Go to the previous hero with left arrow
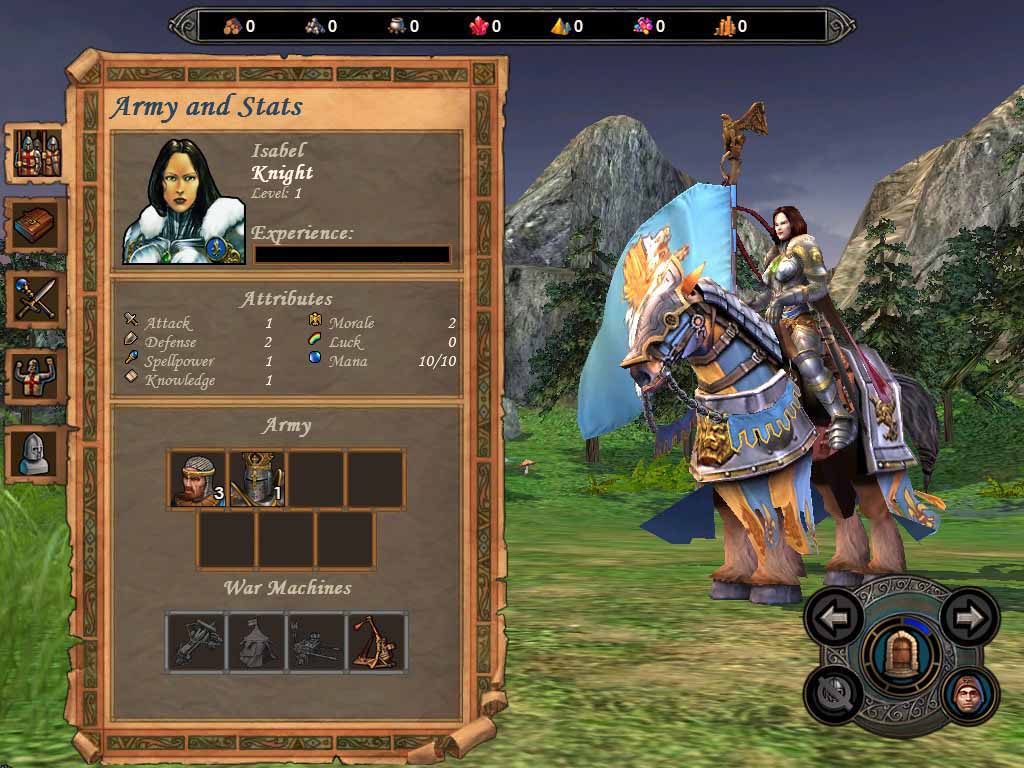 coord(834,617)
